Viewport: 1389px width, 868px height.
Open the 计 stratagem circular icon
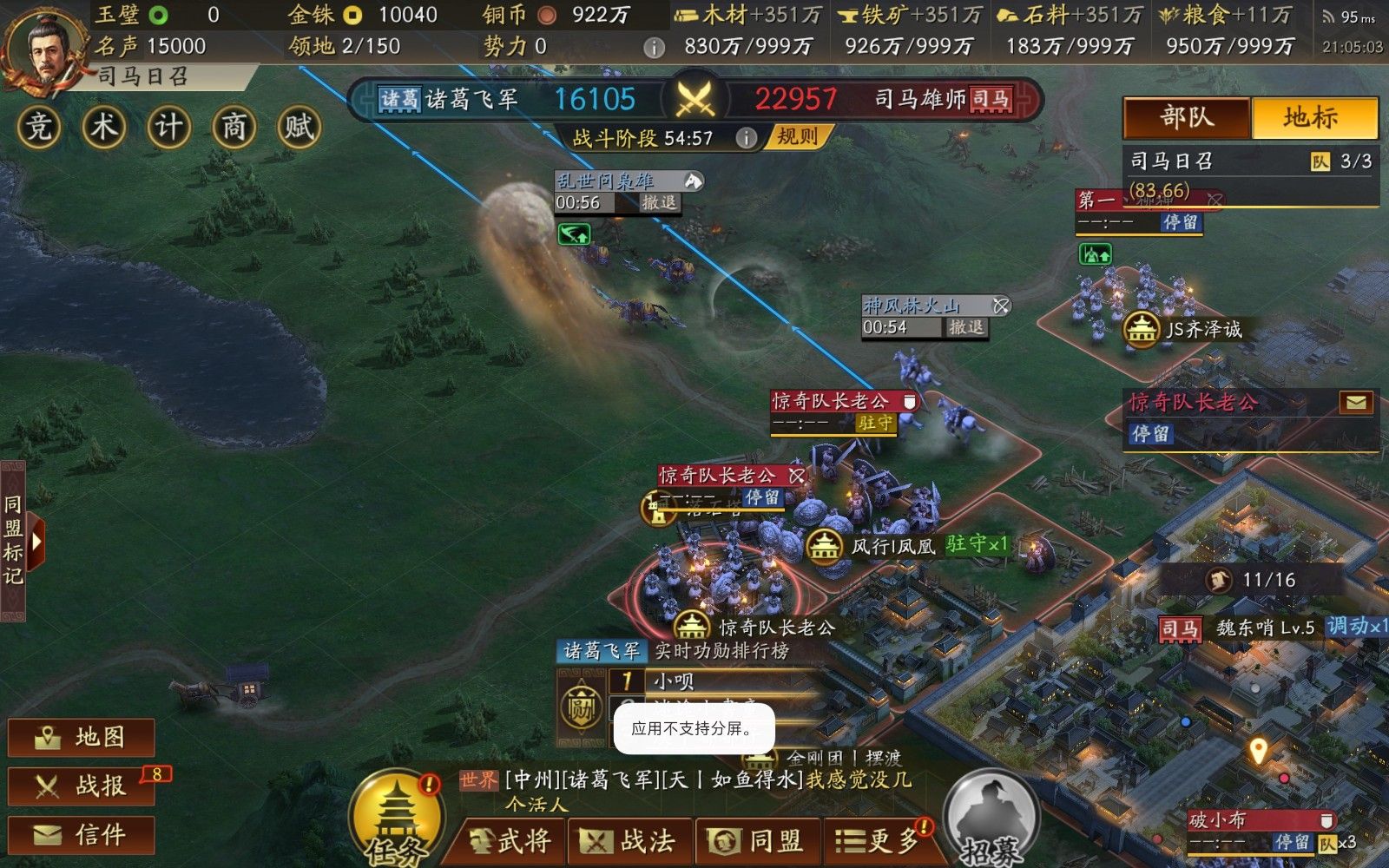[x=168, y=127]
